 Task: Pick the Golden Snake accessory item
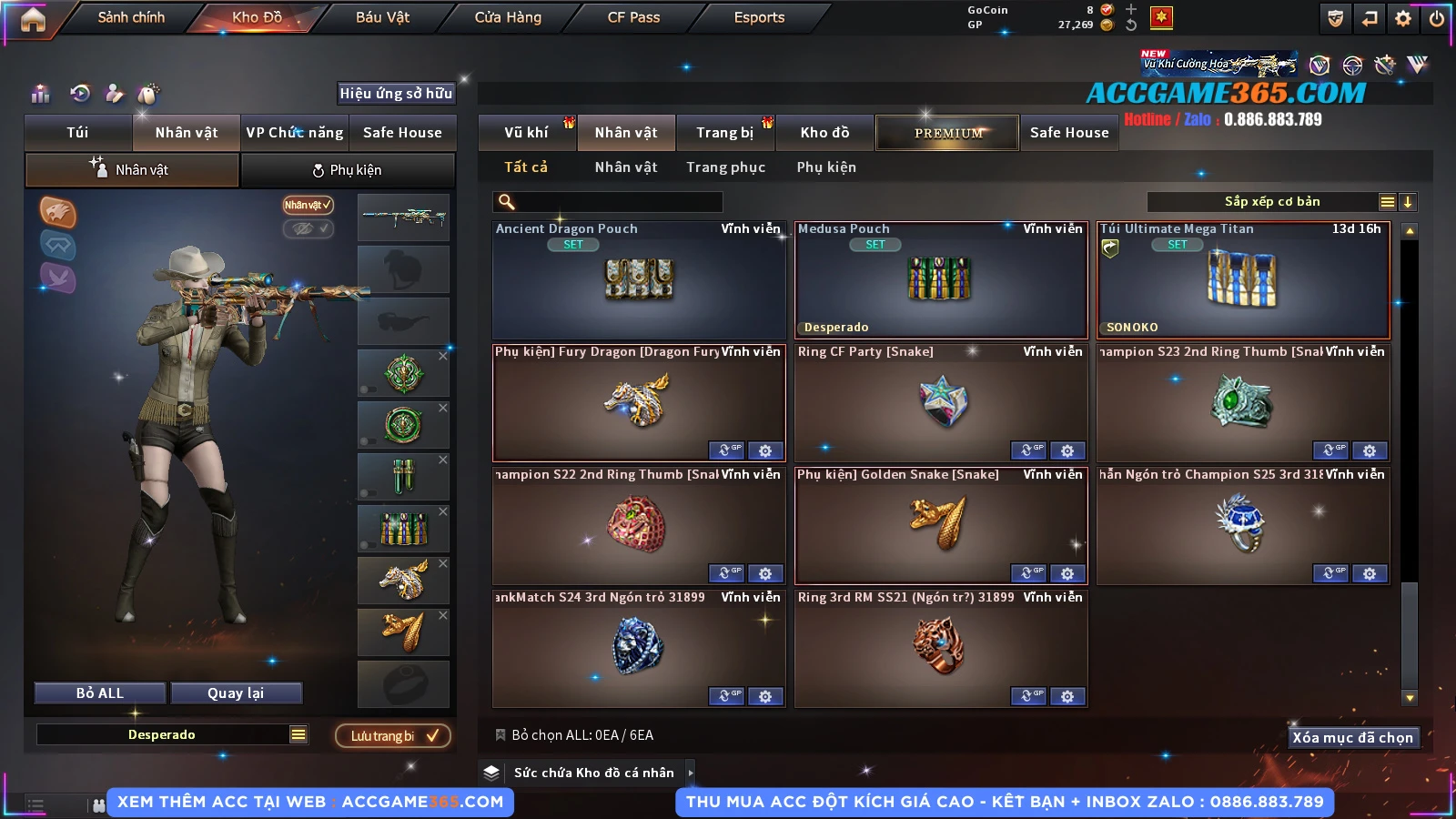coord(940,525)
